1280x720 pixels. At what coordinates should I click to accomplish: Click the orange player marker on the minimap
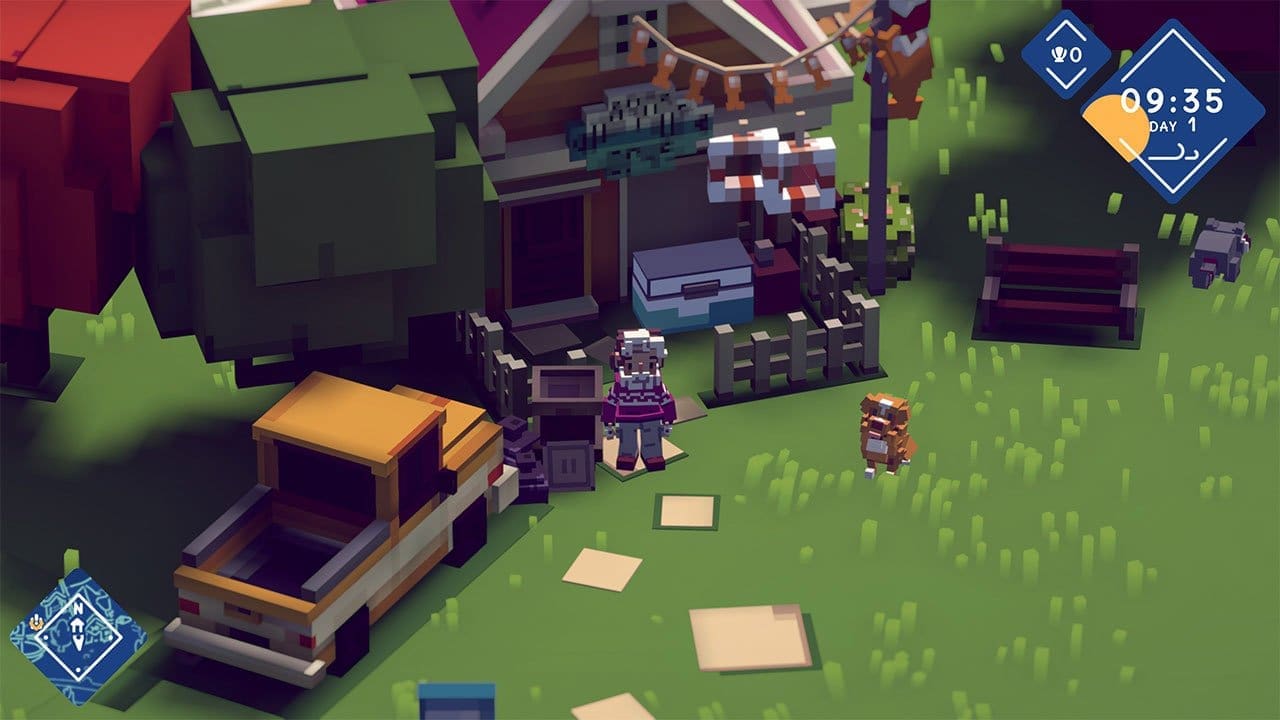tap(36, 622)
